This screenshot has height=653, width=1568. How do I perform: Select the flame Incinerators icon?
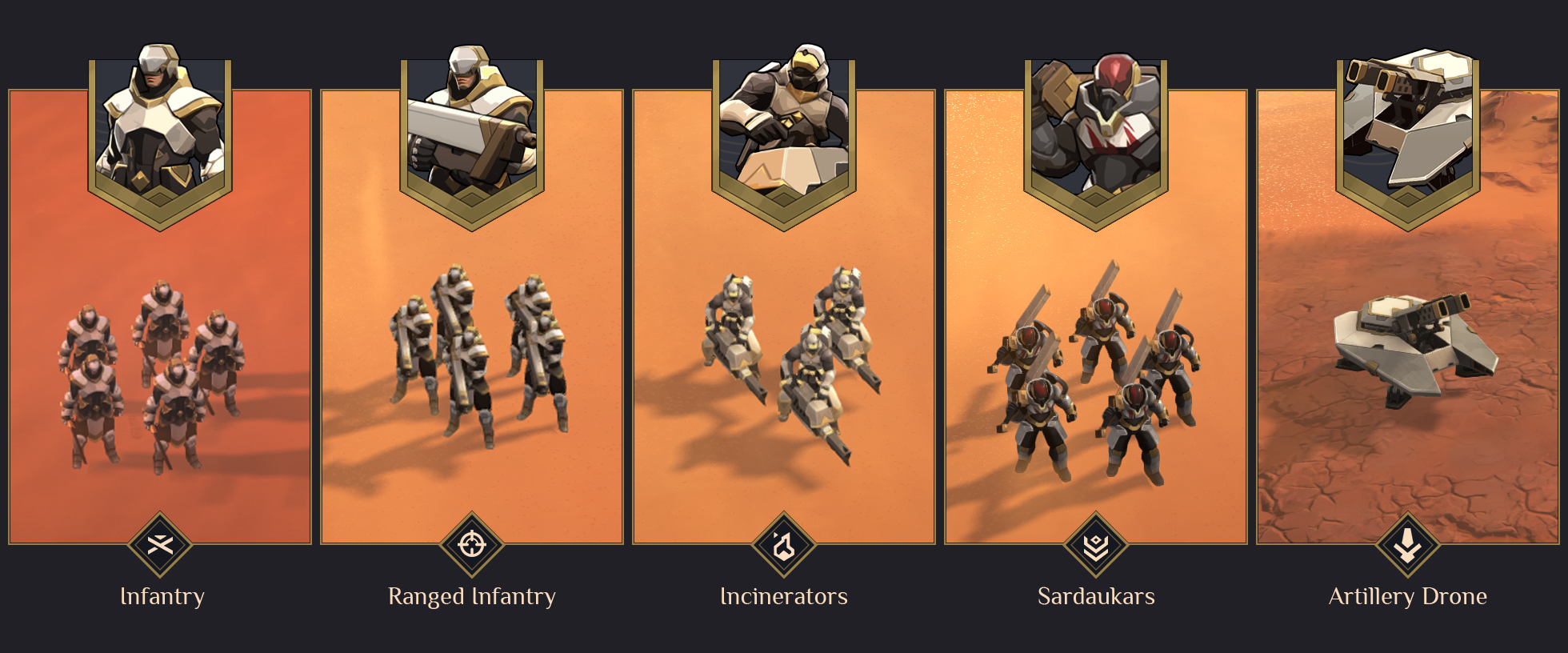783,547
